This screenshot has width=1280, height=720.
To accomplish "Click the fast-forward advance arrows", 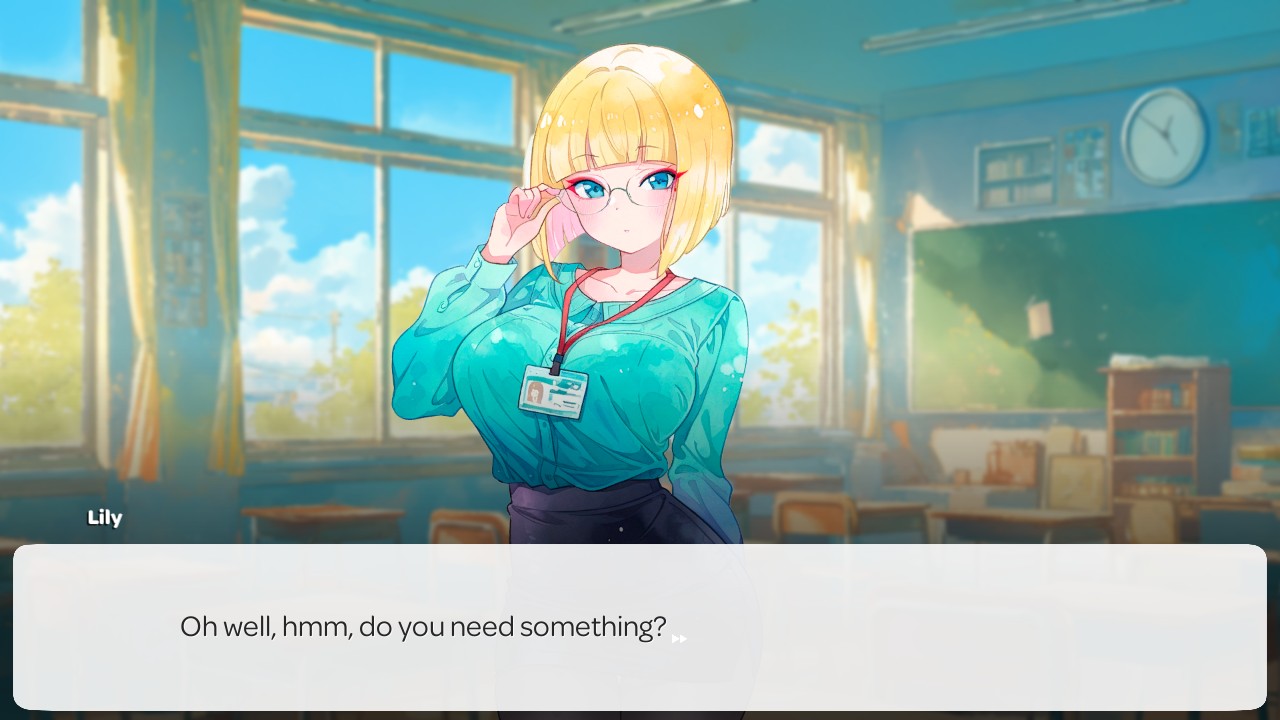I will click(679, 638).
